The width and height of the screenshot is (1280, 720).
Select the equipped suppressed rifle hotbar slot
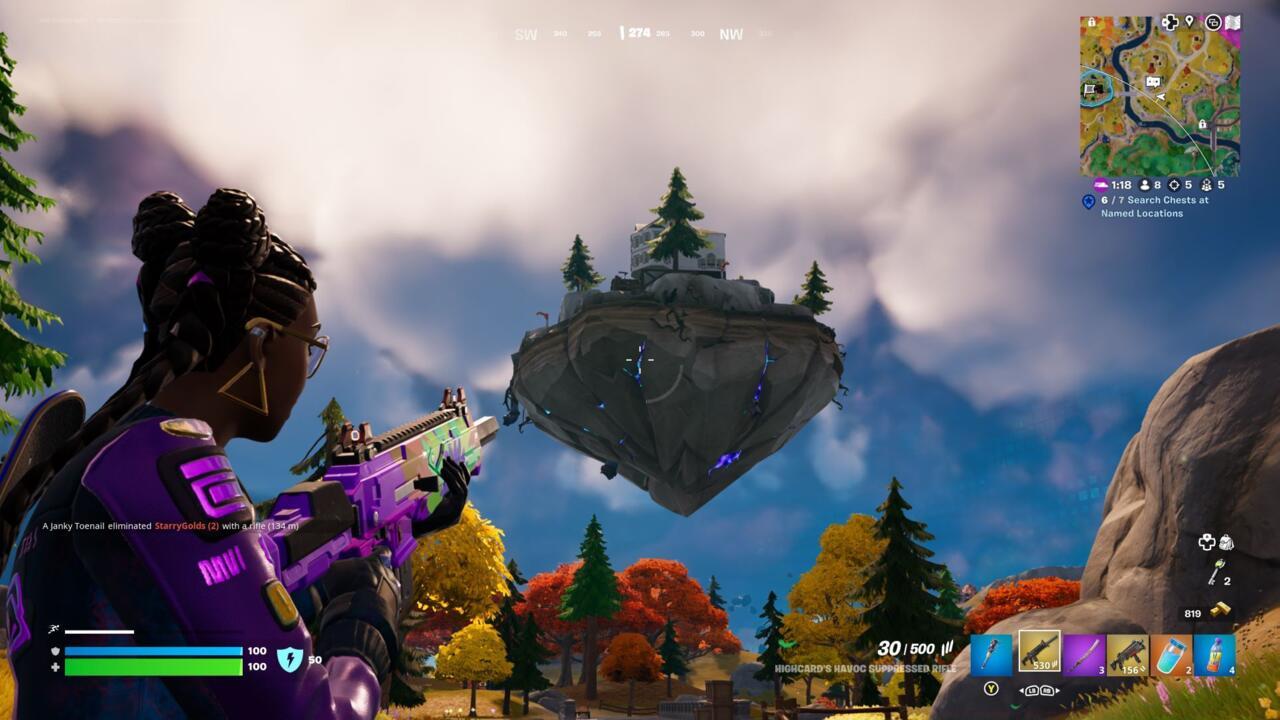[1039, 652]
